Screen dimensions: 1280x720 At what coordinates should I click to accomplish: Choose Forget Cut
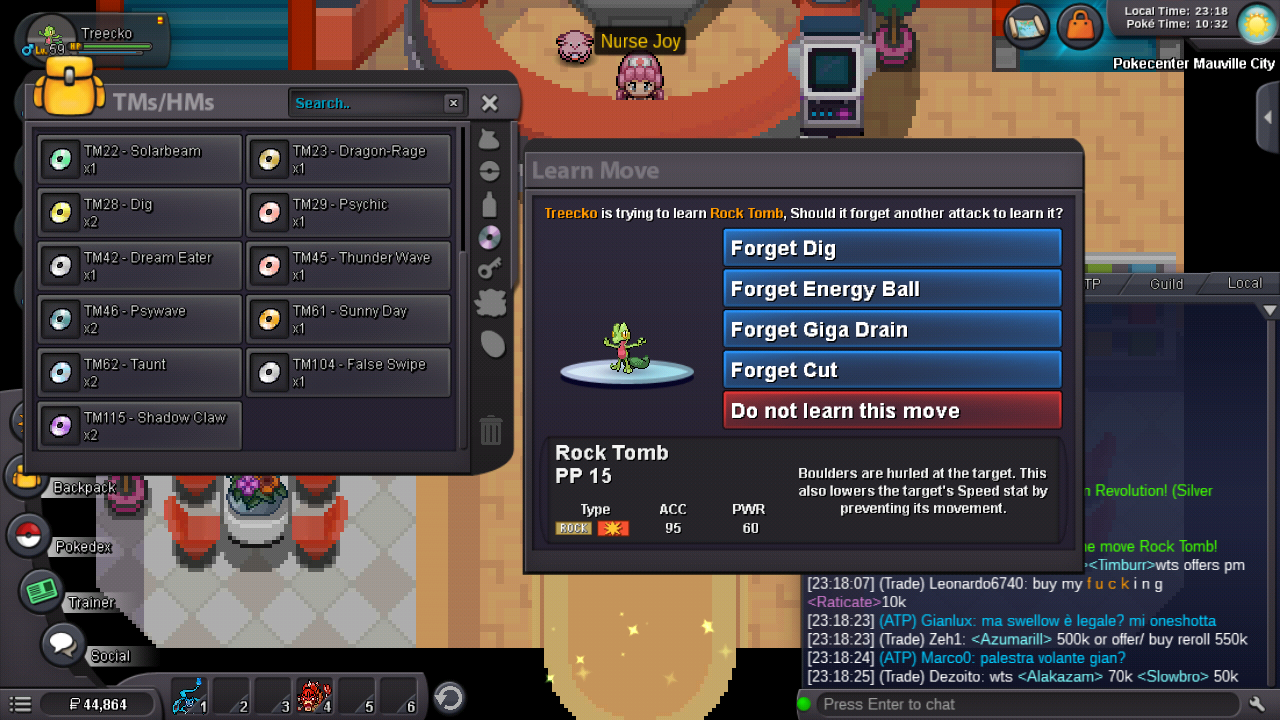pos(891,370)
